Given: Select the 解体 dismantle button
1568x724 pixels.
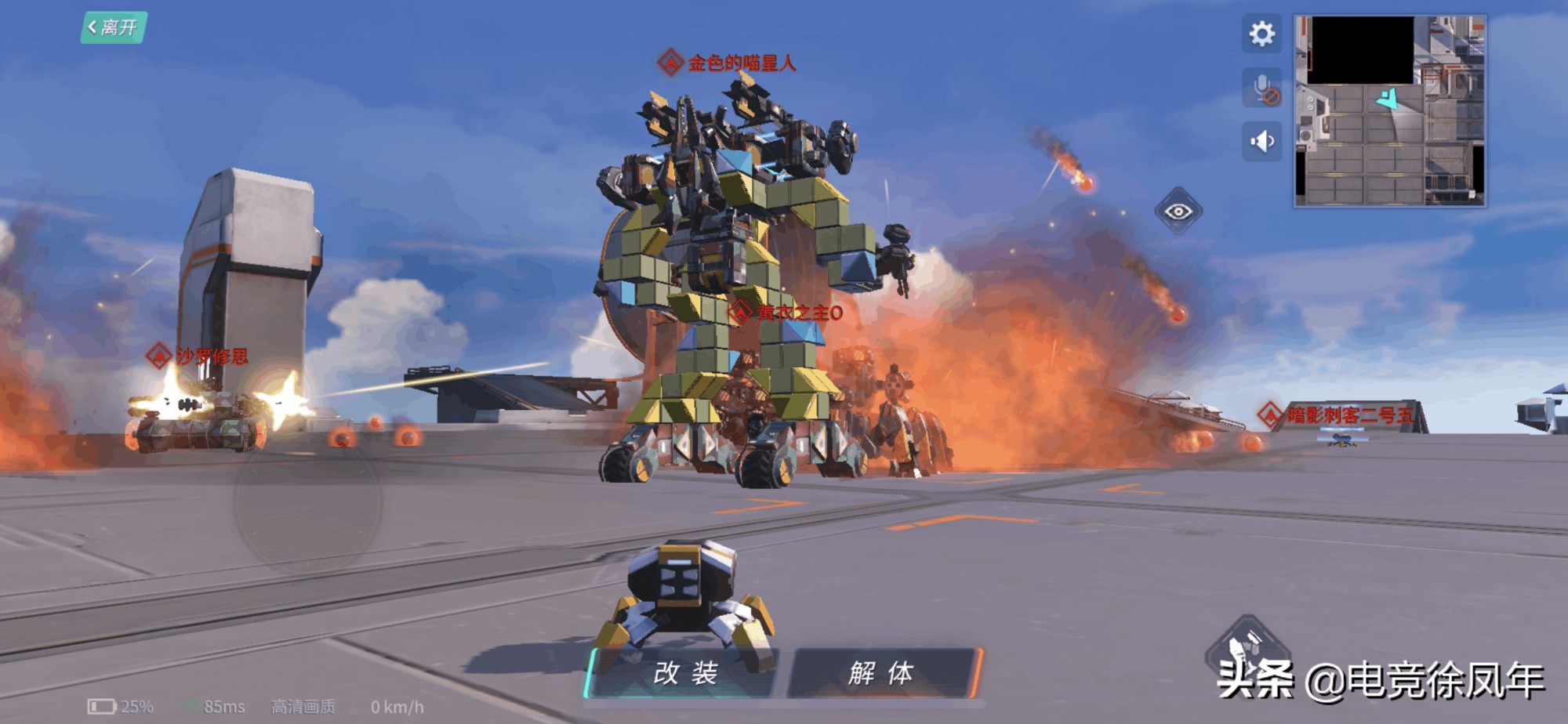Looking at the screenshot, I should tap(881, 672).
